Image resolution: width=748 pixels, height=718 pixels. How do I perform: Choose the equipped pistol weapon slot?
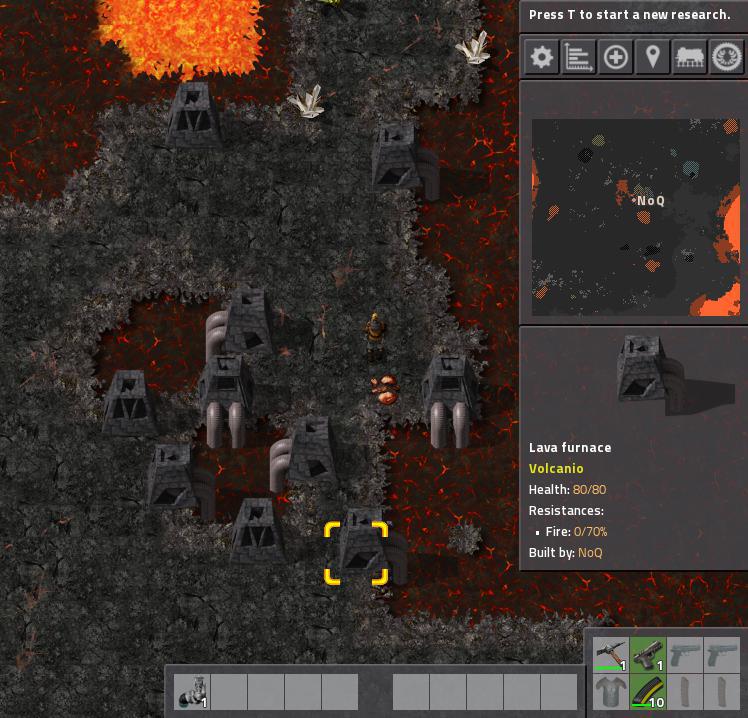click(x=648, y=655)
